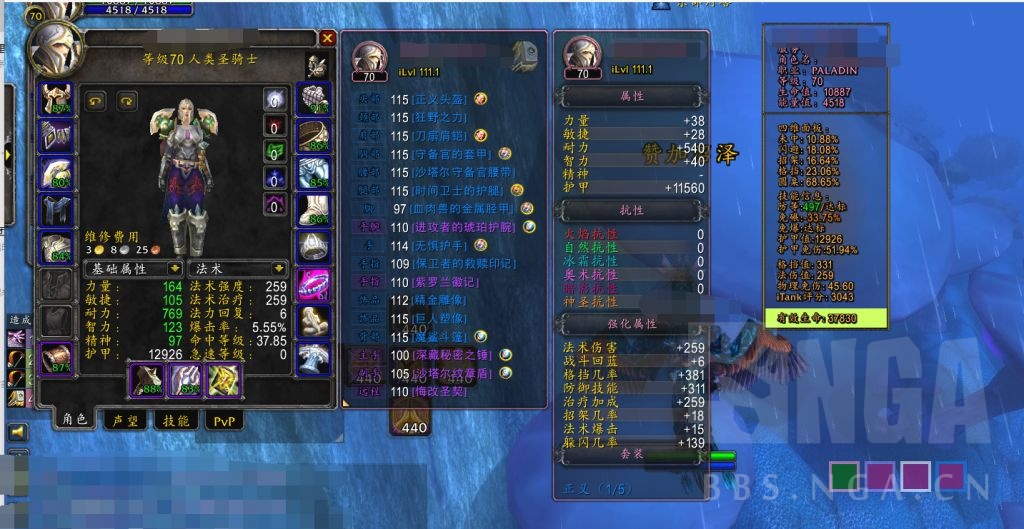Image resolution: width=1024 pixels, height=529 pixels.
Task: Click the equipped gloves slot
Action: click(315, 98)
